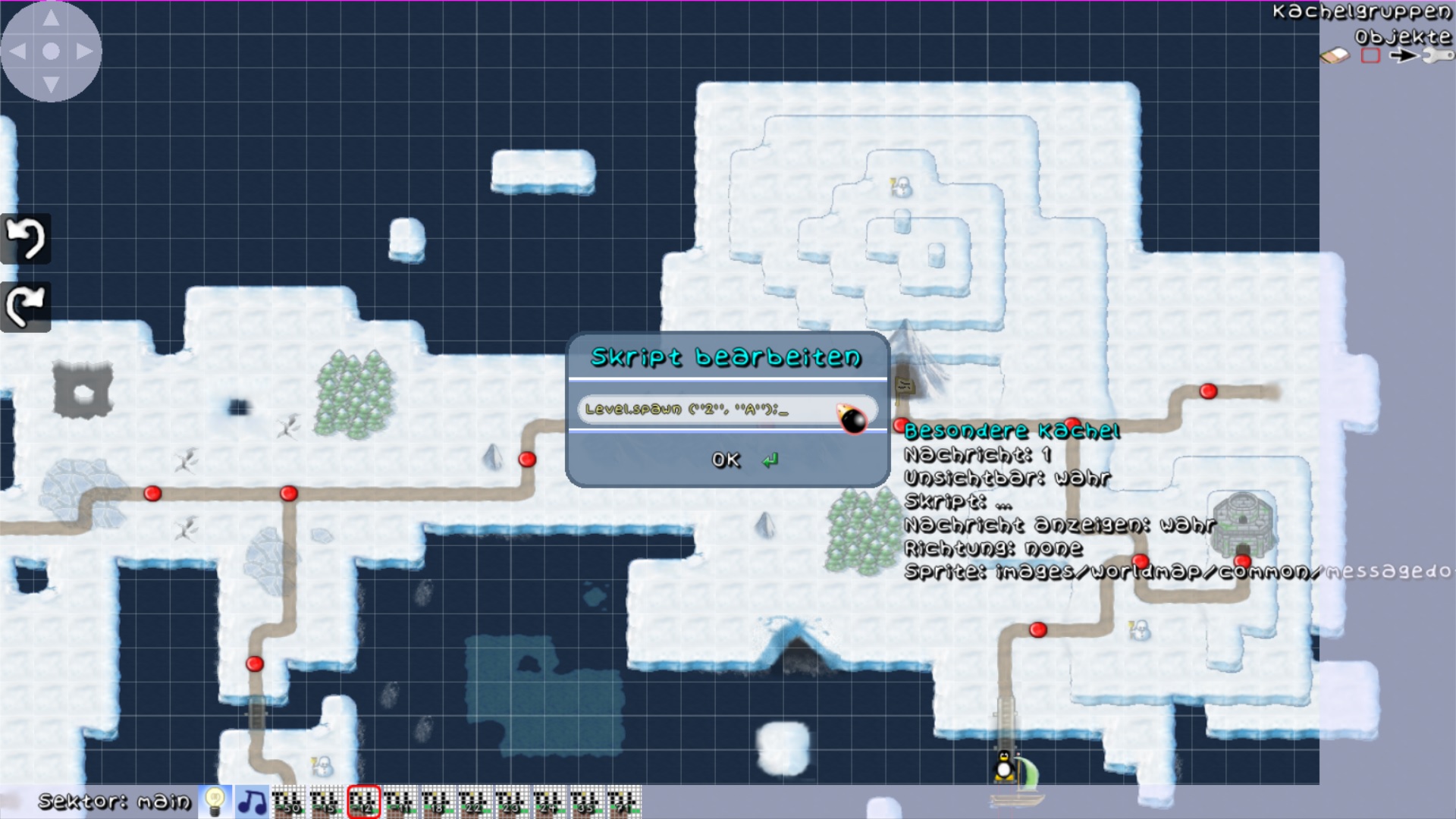The image size is (1456, 819).
Task: Select the music note layer
Action: (252, 802)
